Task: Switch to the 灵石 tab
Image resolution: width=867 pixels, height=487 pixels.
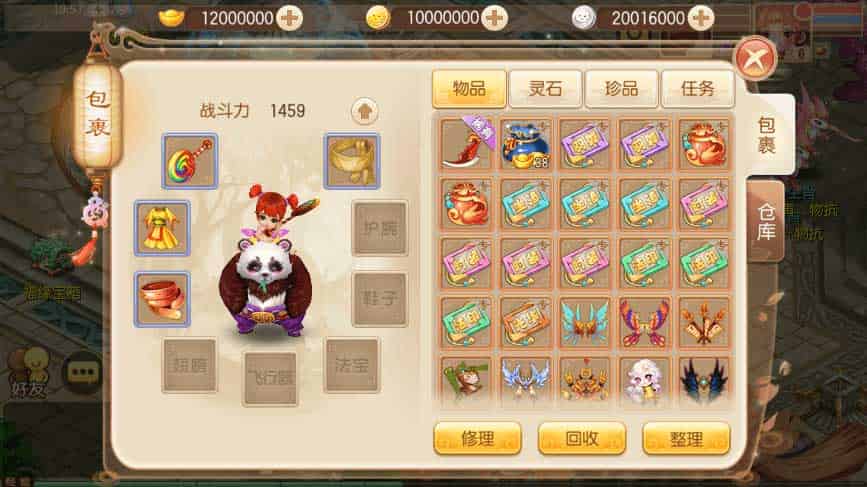Action: [545, 88]
